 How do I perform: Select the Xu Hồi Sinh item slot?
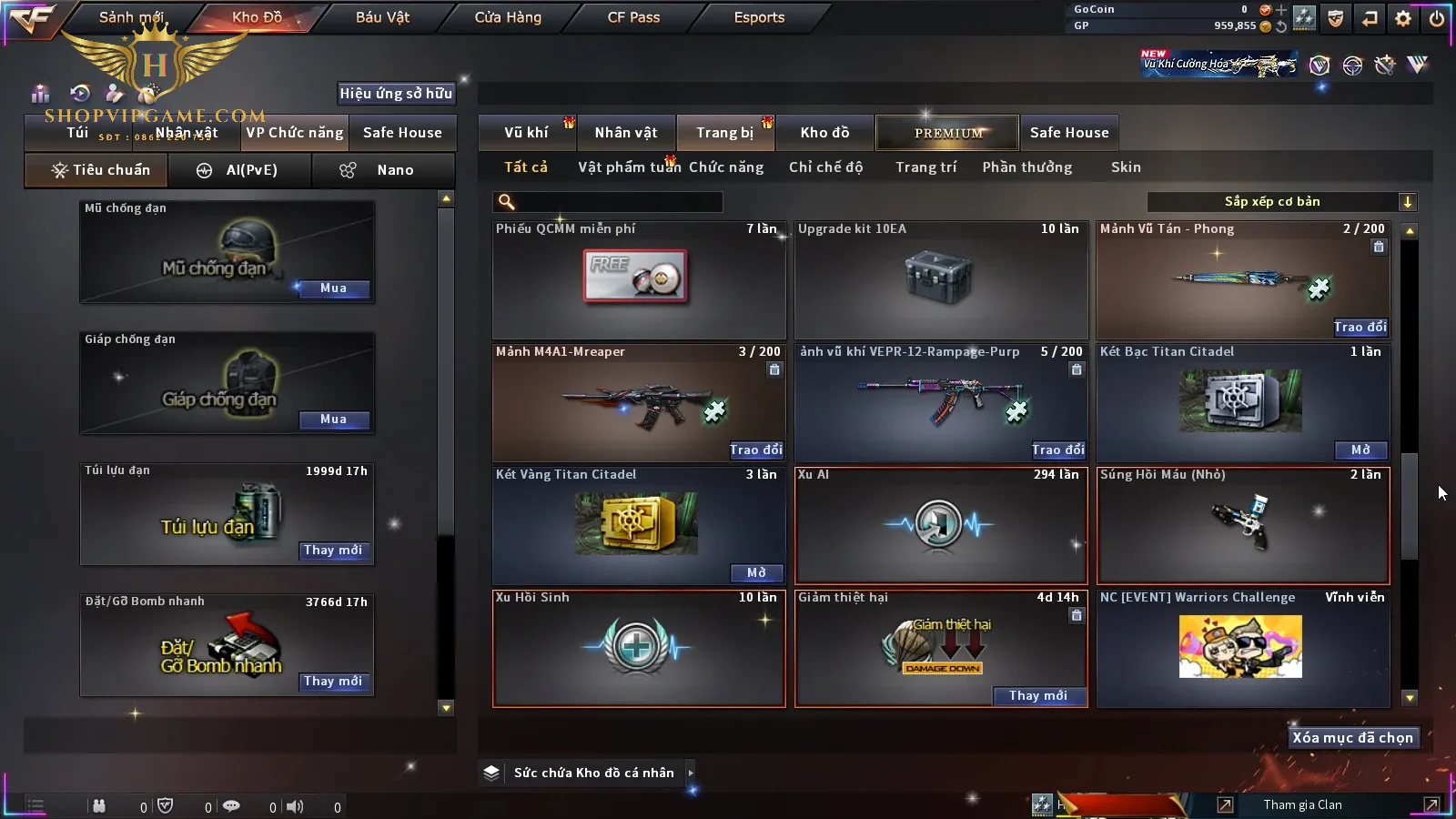639,649
